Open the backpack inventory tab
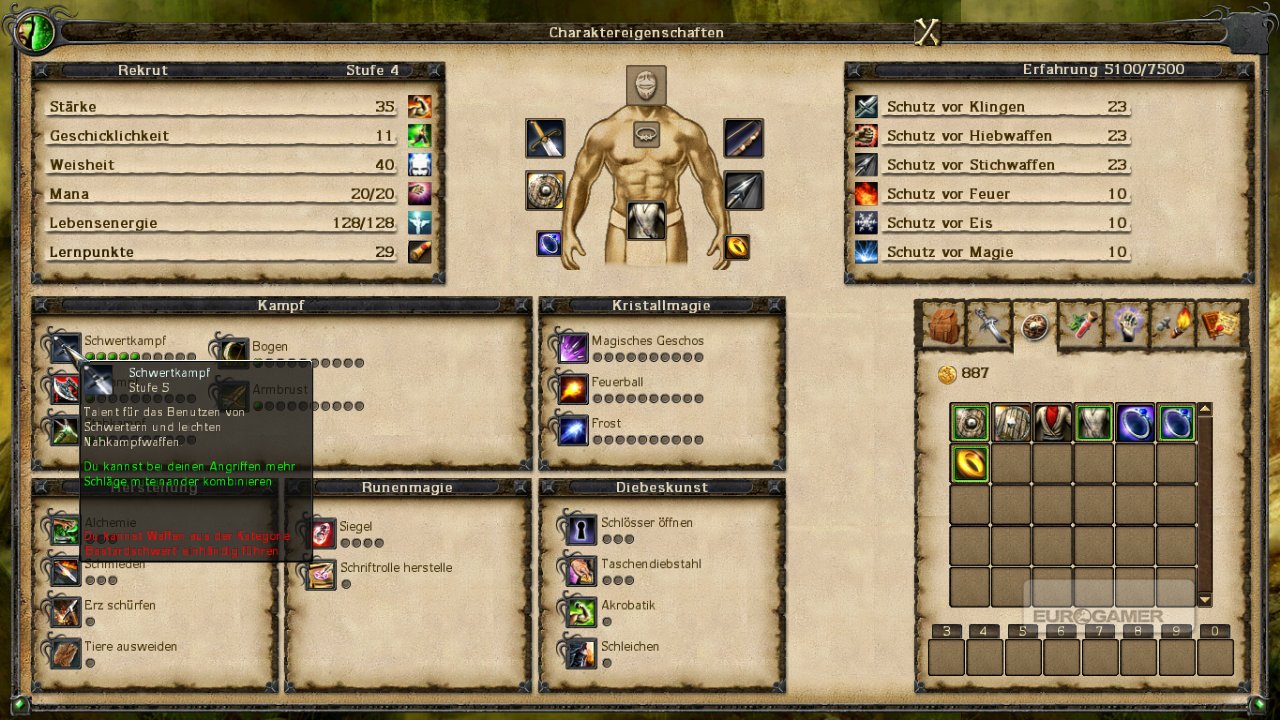The width and height of the screenshot is (1280, 720). 942,325
